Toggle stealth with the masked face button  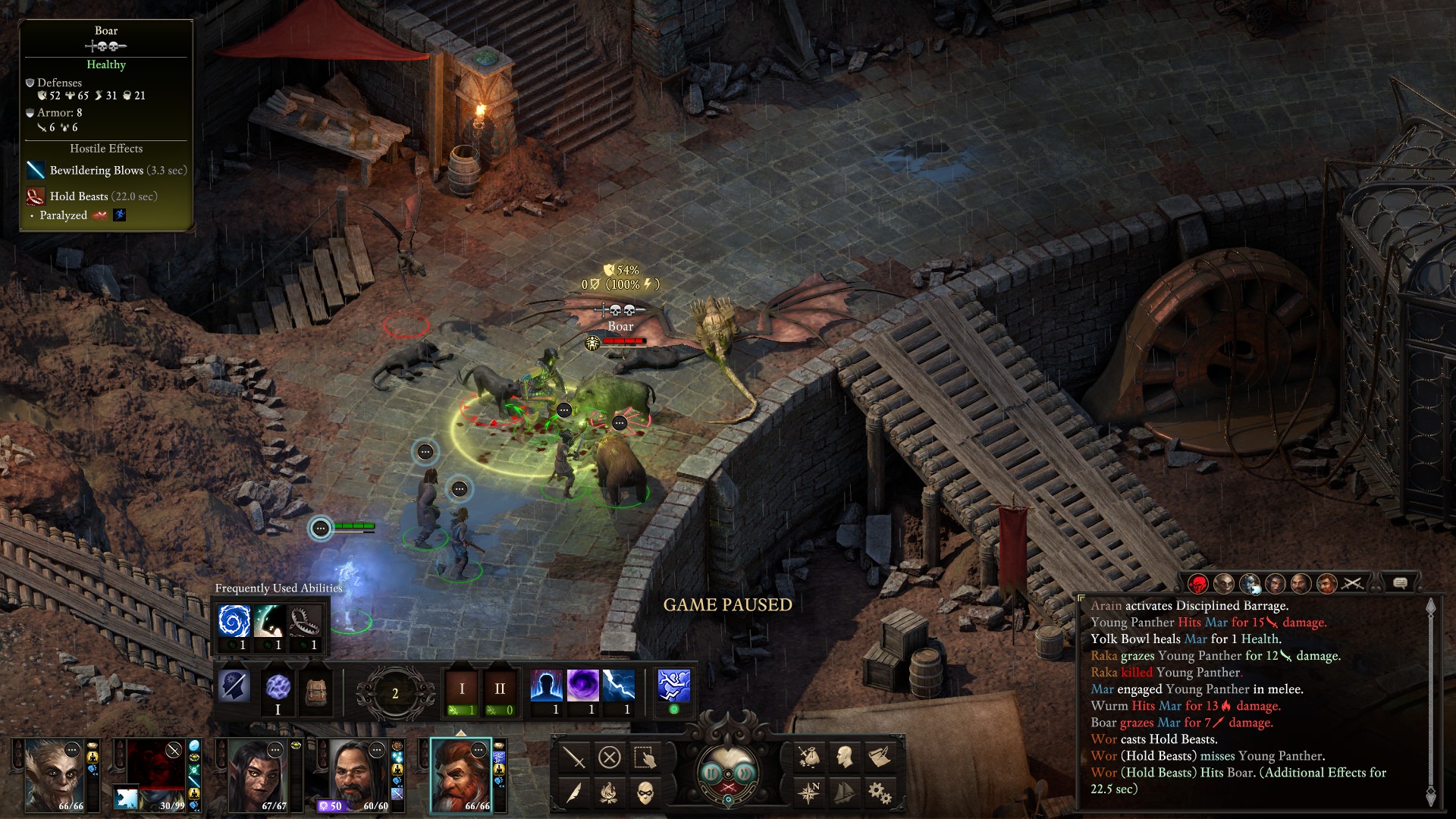(x=645, y=792)
